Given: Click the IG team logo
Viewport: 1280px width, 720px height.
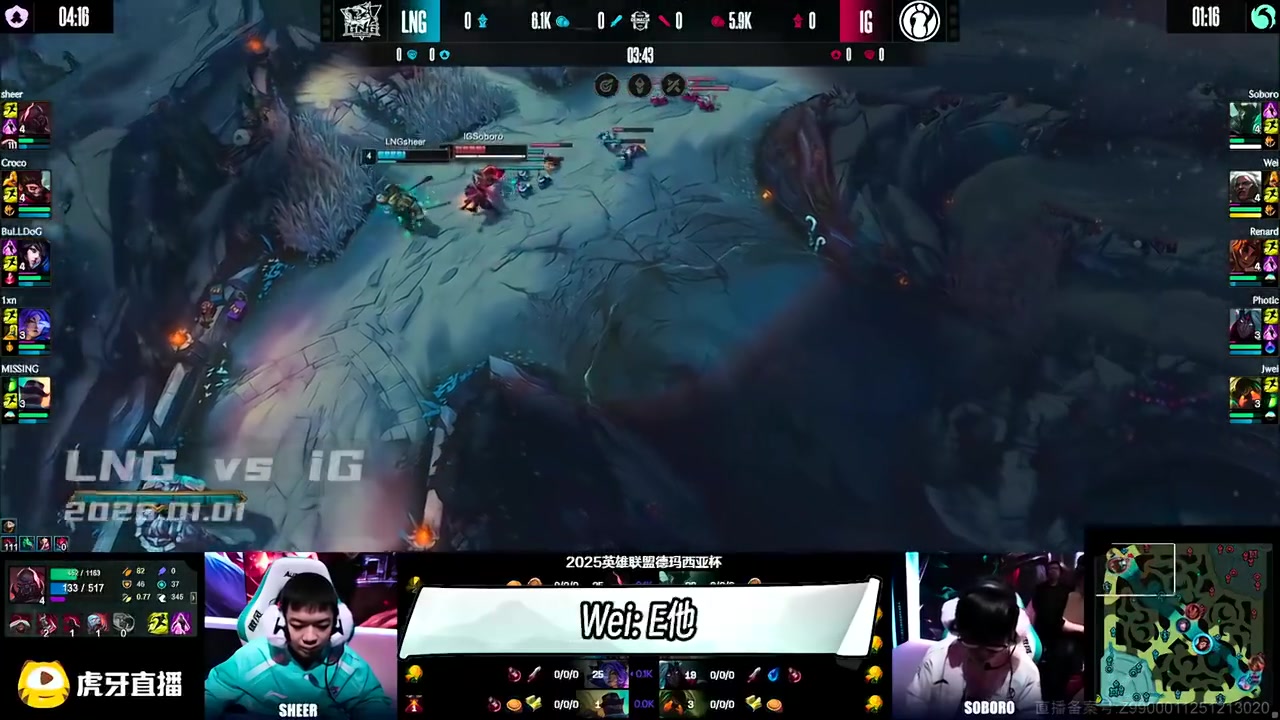Looking at the screenshot, I should 919,21.
